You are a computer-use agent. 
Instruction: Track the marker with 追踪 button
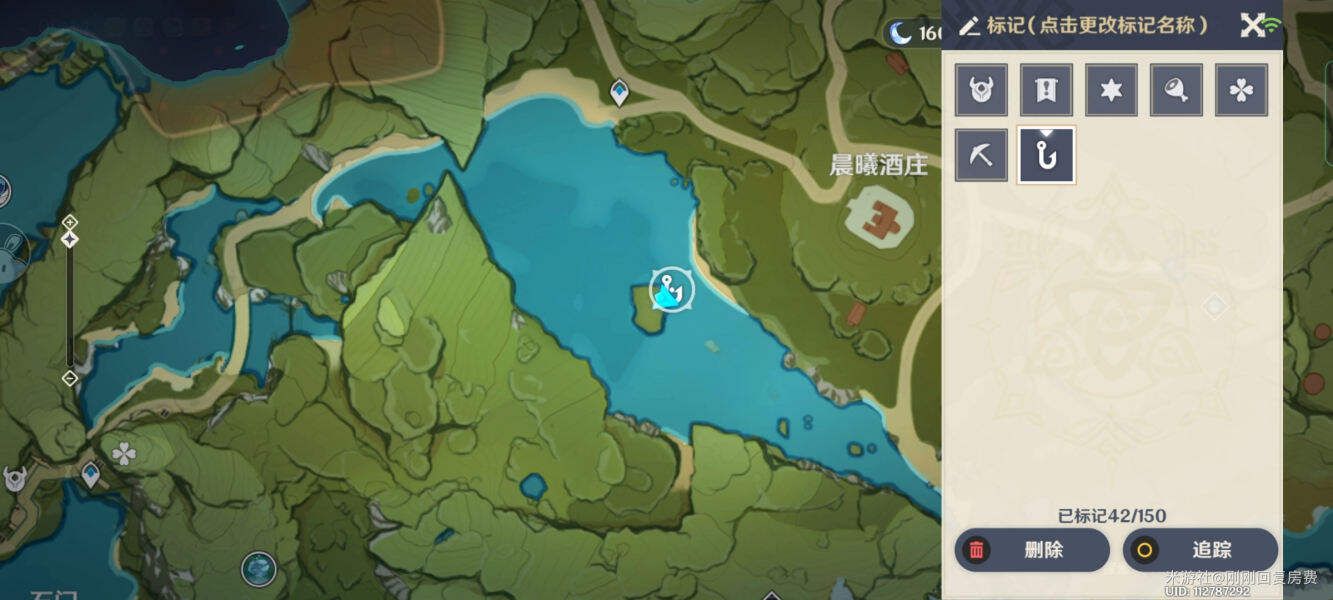[1200, 550]
